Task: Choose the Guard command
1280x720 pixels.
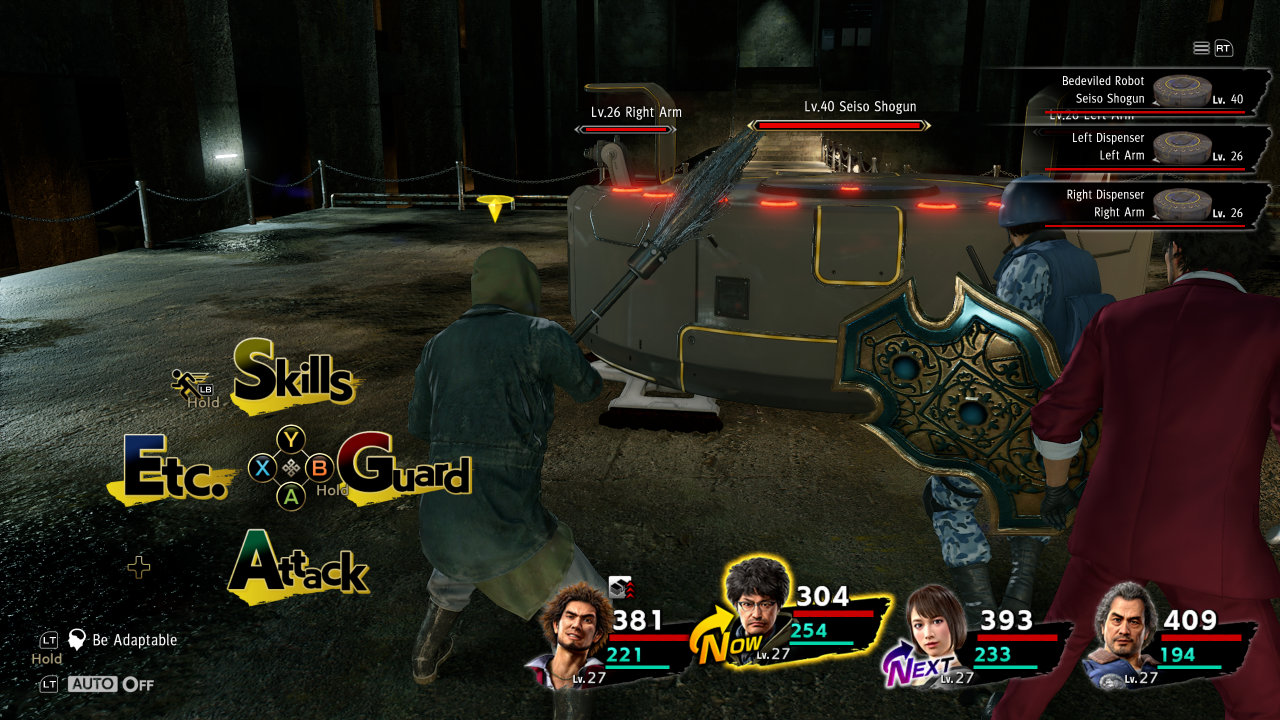Action: coord(405,467)
